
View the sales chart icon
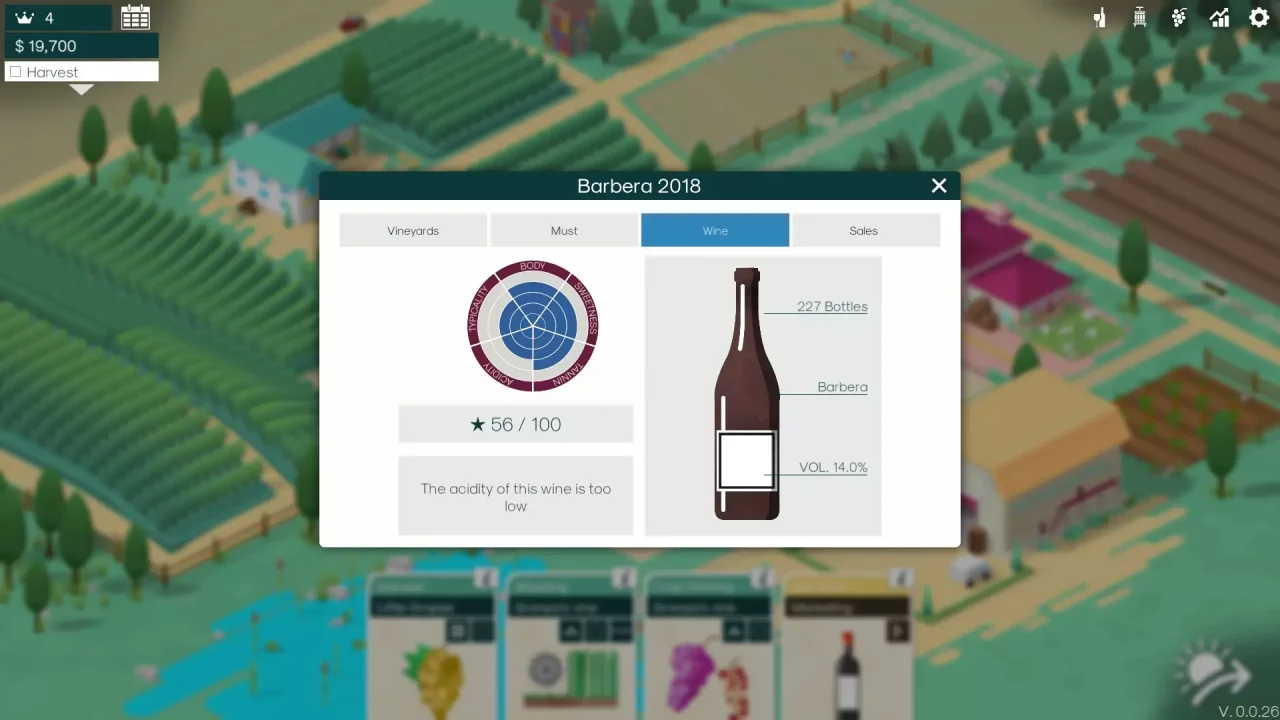pos(1219,17)
